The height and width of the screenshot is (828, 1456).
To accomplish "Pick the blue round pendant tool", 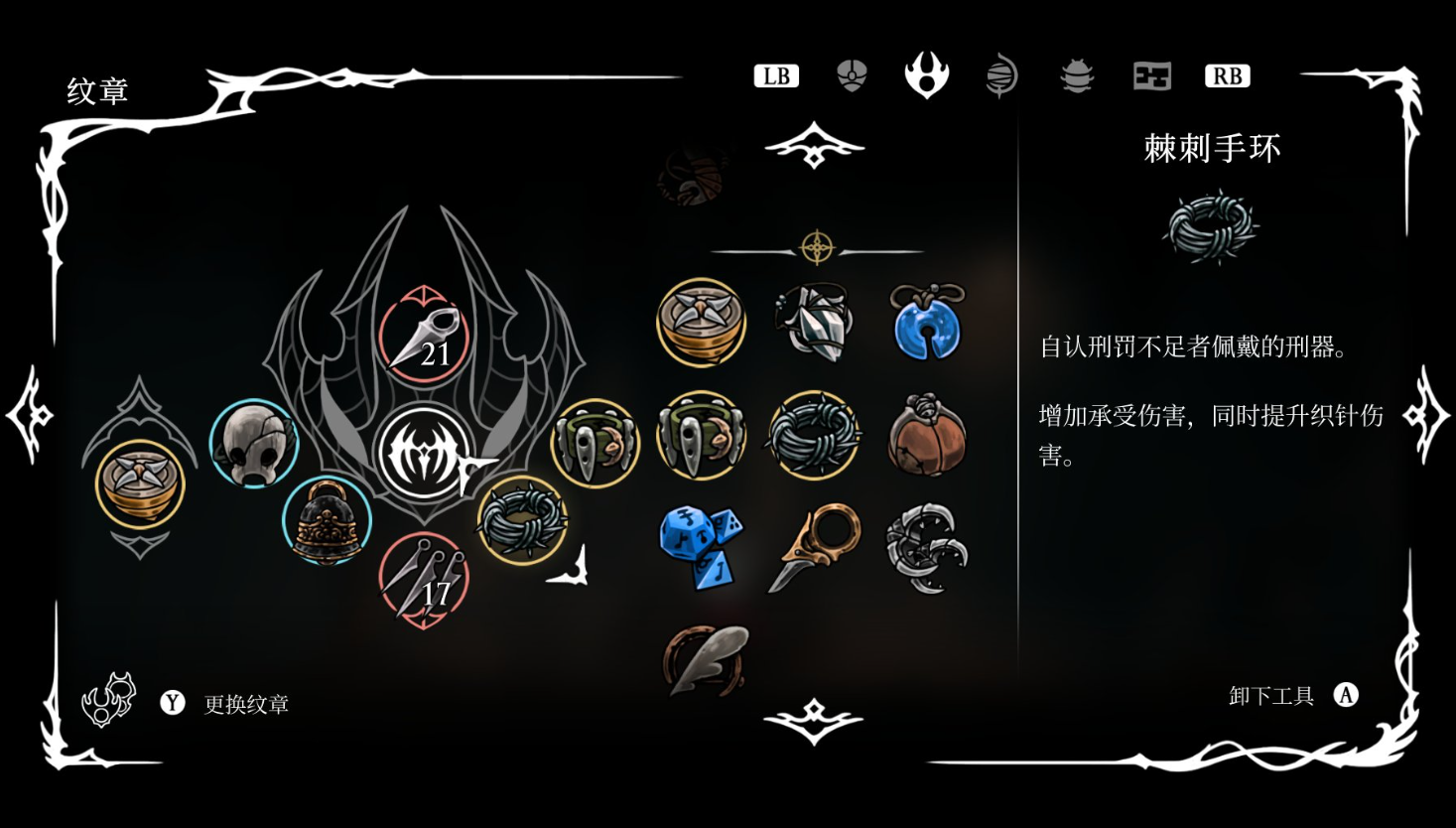I will pyautogui.click(x=926, y=323).
